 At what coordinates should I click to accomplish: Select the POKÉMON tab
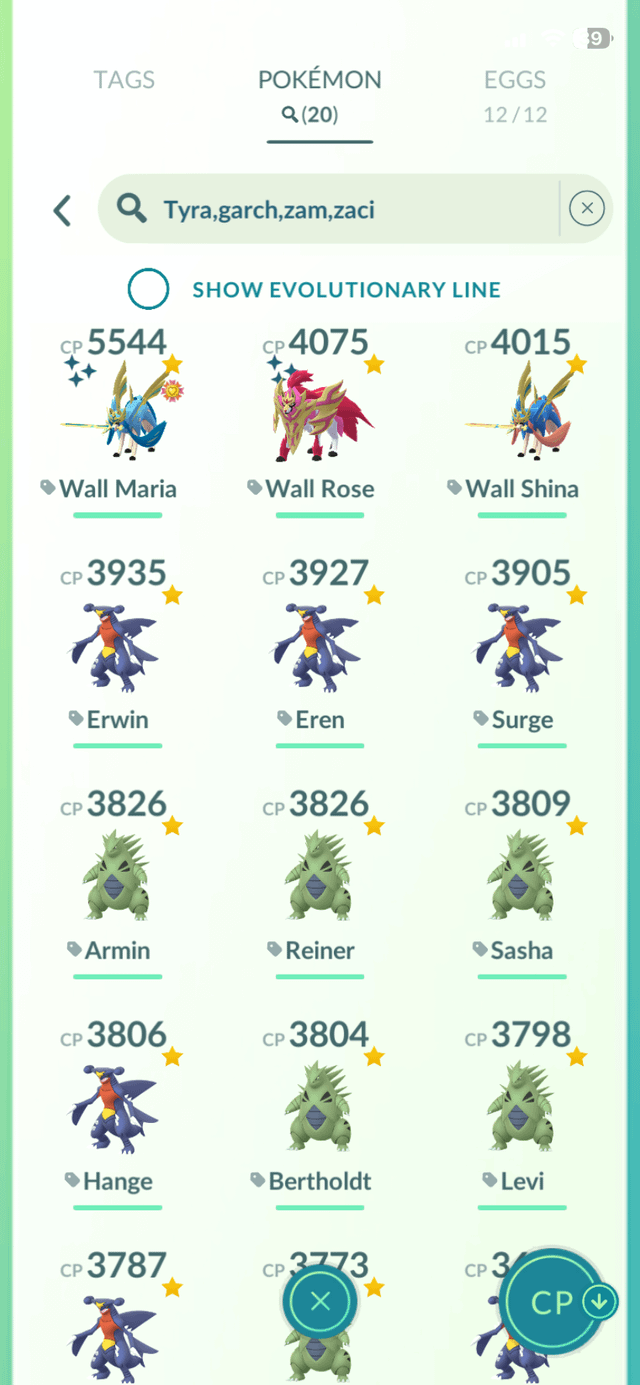(319, 95)
